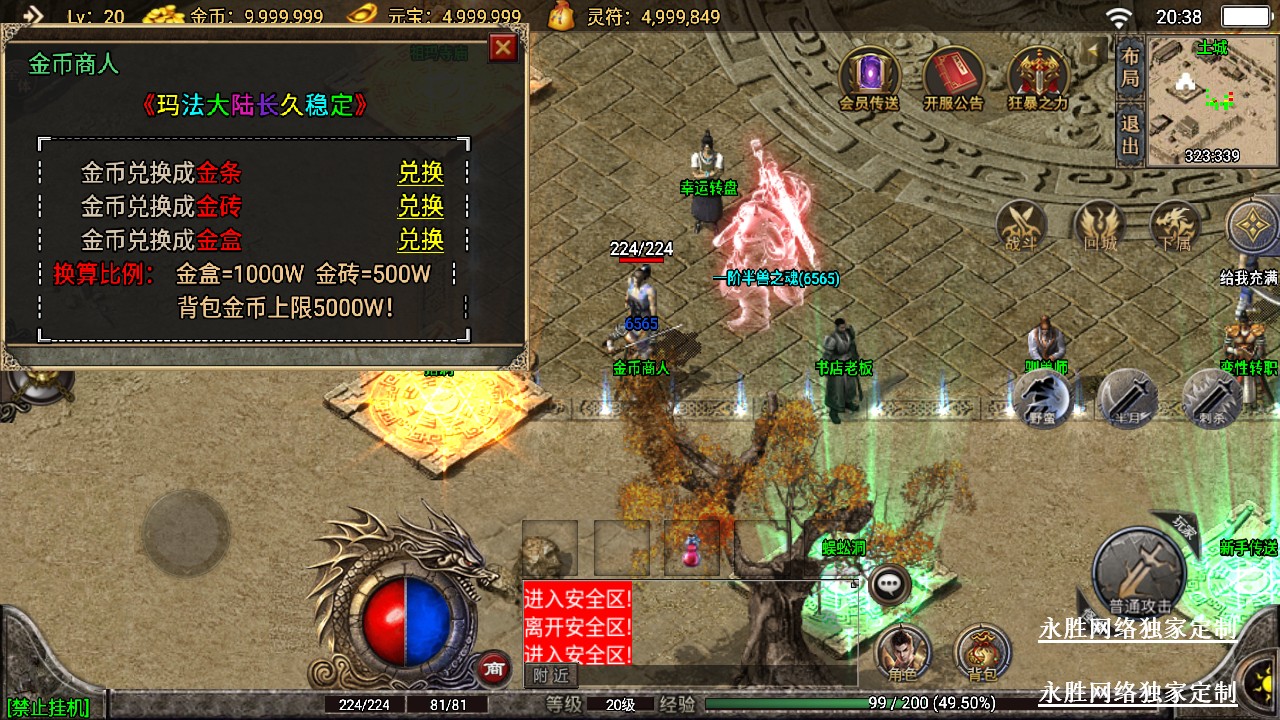
Task: Activate the Half Moon (半月) sword skill
Action: [x=1127, y=399]
